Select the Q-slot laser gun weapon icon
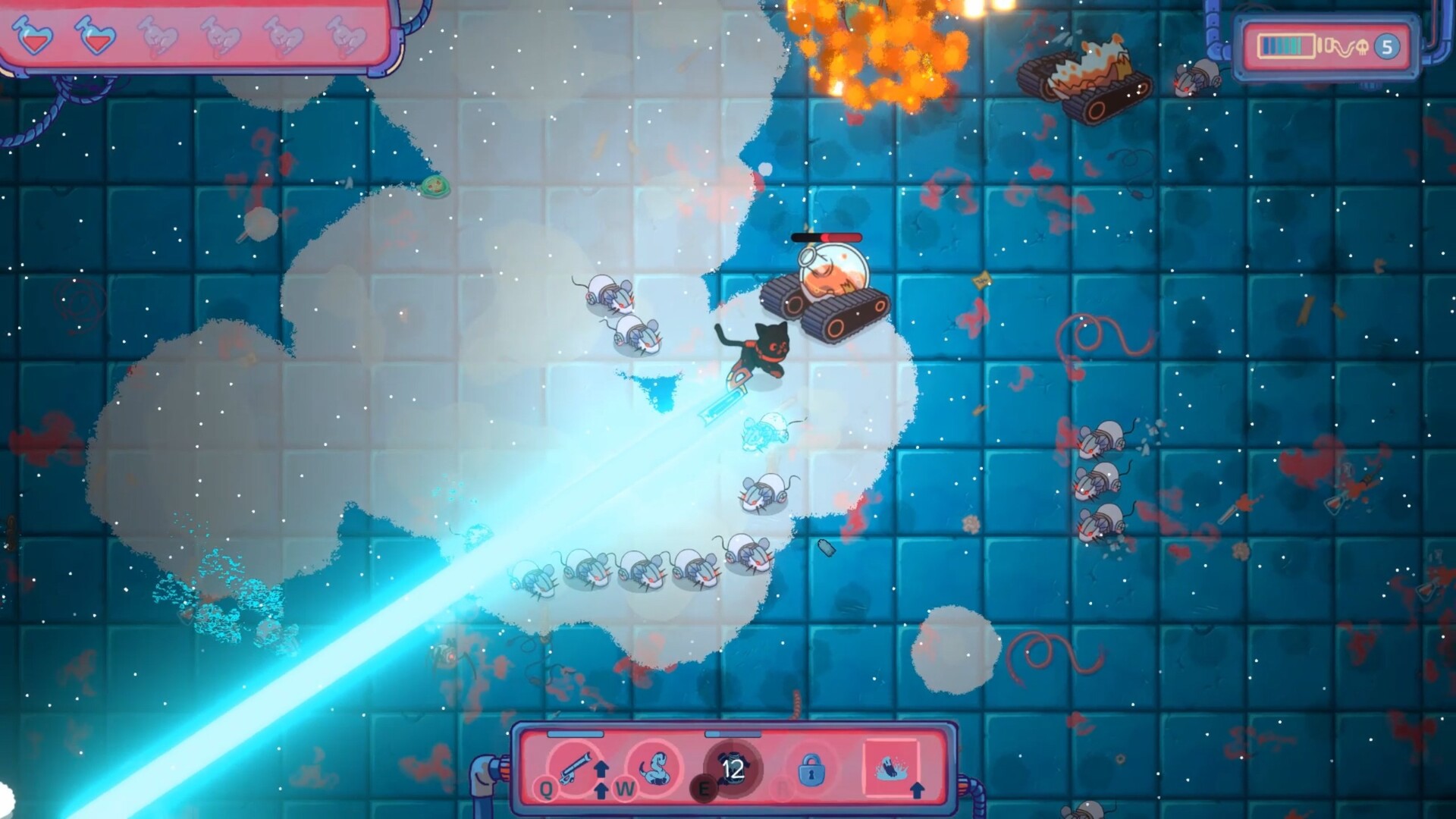Image resolution: width=1456 pixels, height=819 pixels. coord(575,768)
